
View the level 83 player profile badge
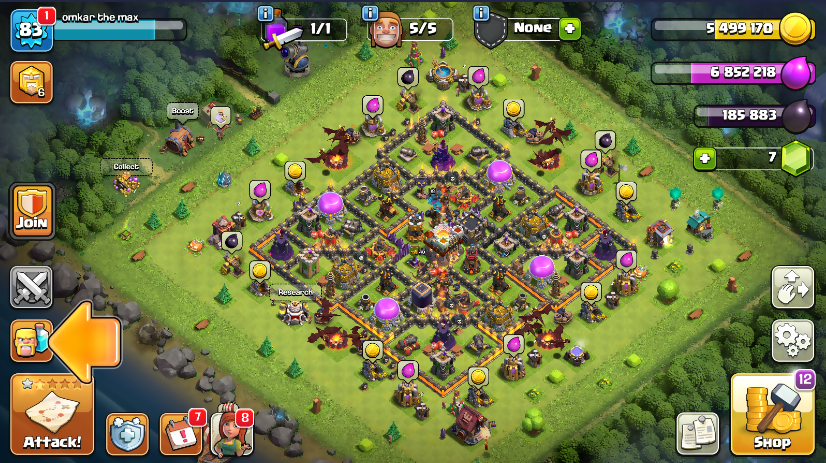30,31
